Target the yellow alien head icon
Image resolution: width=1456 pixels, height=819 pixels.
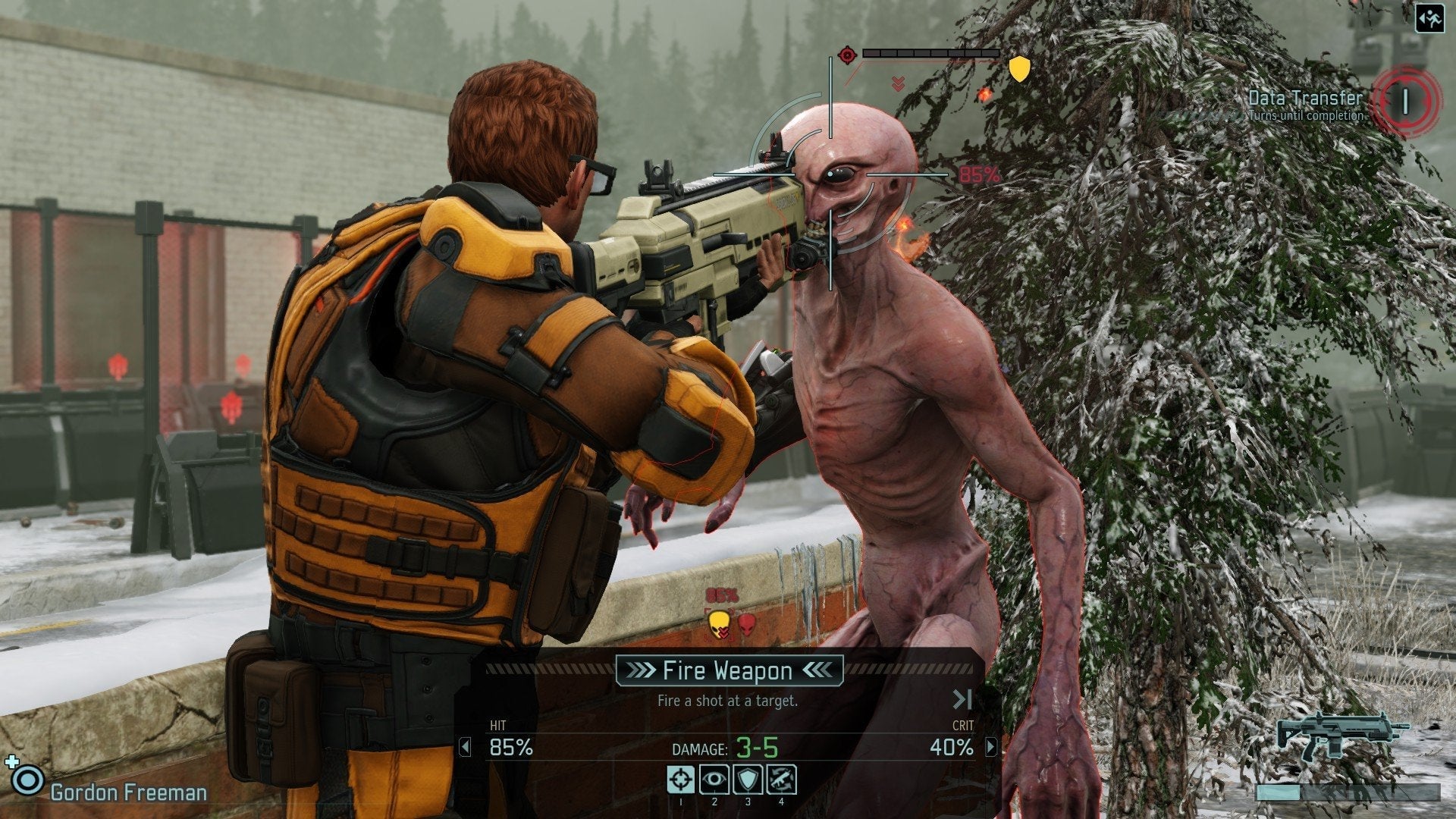(718, 624)
